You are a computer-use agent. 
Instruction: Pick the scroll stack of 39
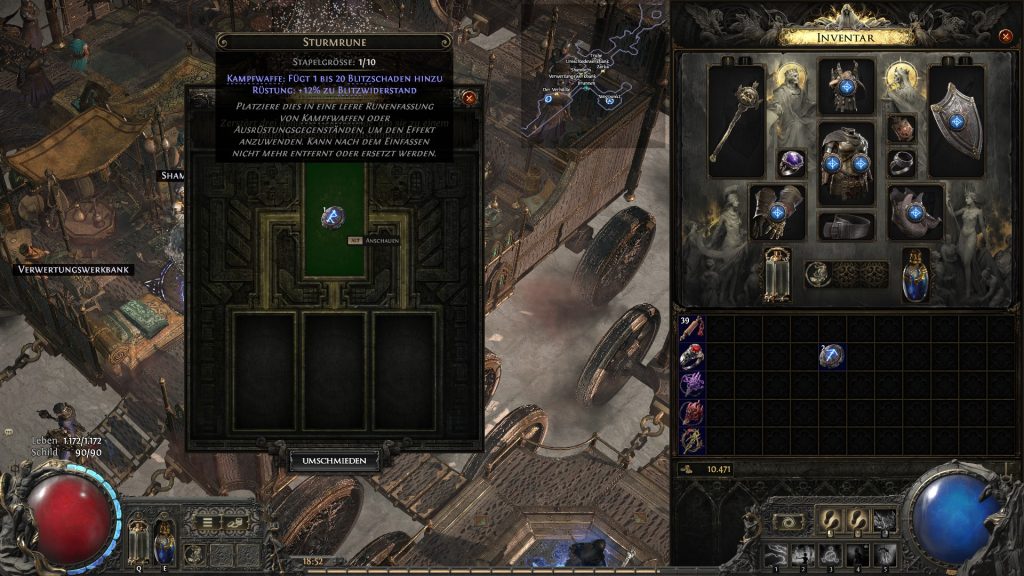tap(691, 328)
